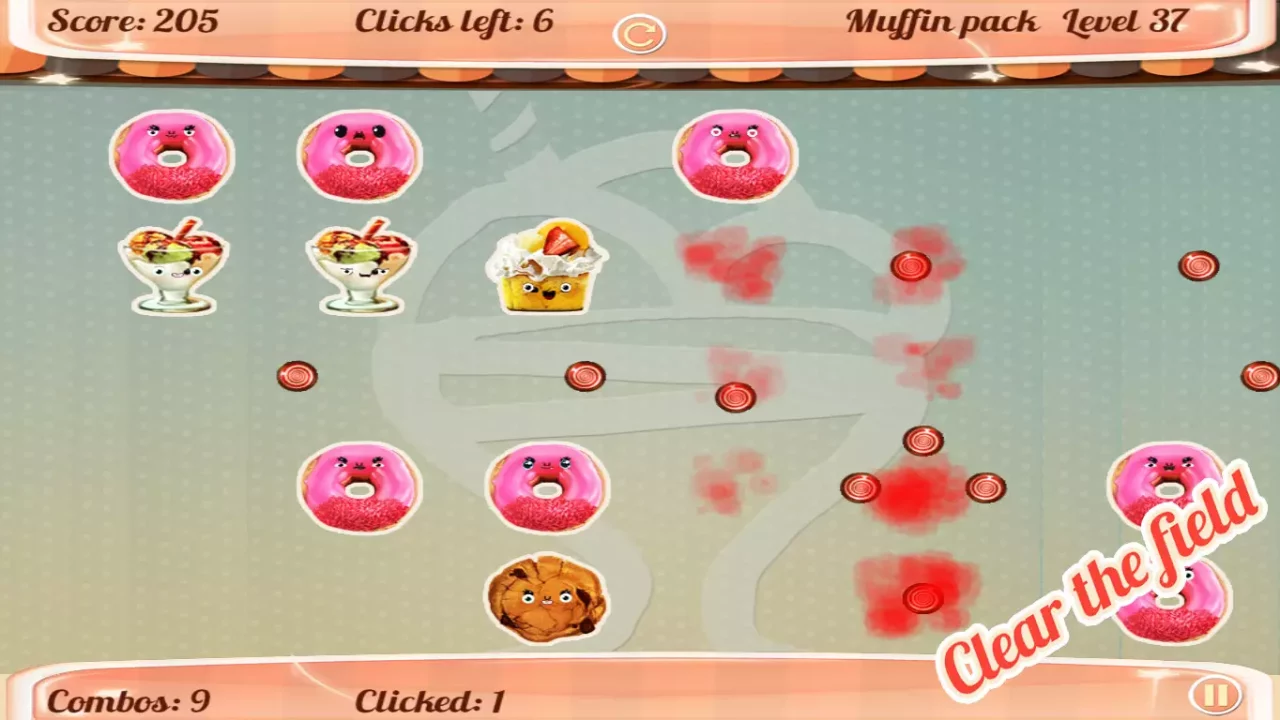Click the restart level icon
Image resolution: width=1280 pixels, height=720 pixels.
[639, 33]
